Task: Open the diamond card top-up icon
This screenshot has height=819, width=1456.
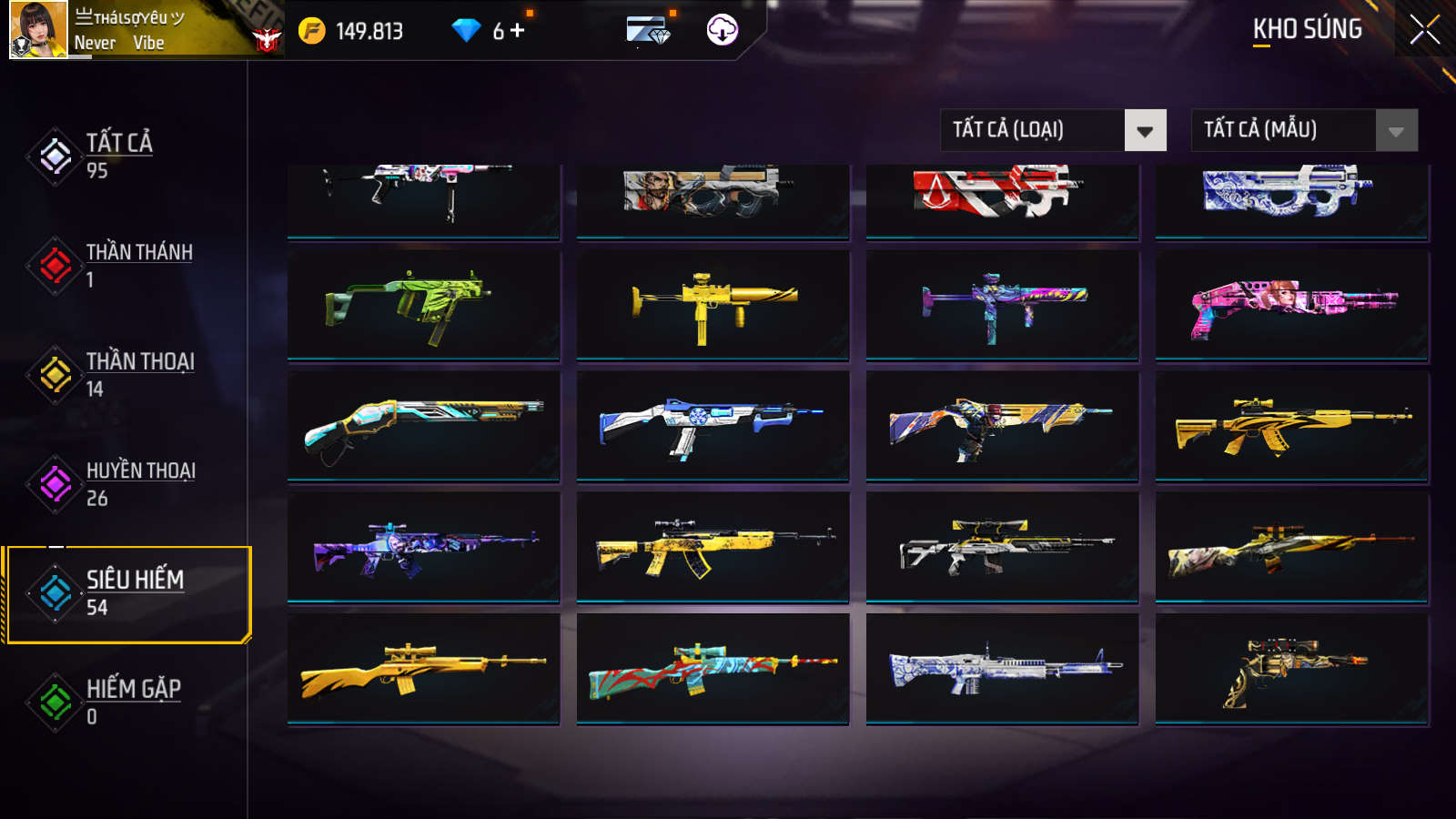Action: 648,31
